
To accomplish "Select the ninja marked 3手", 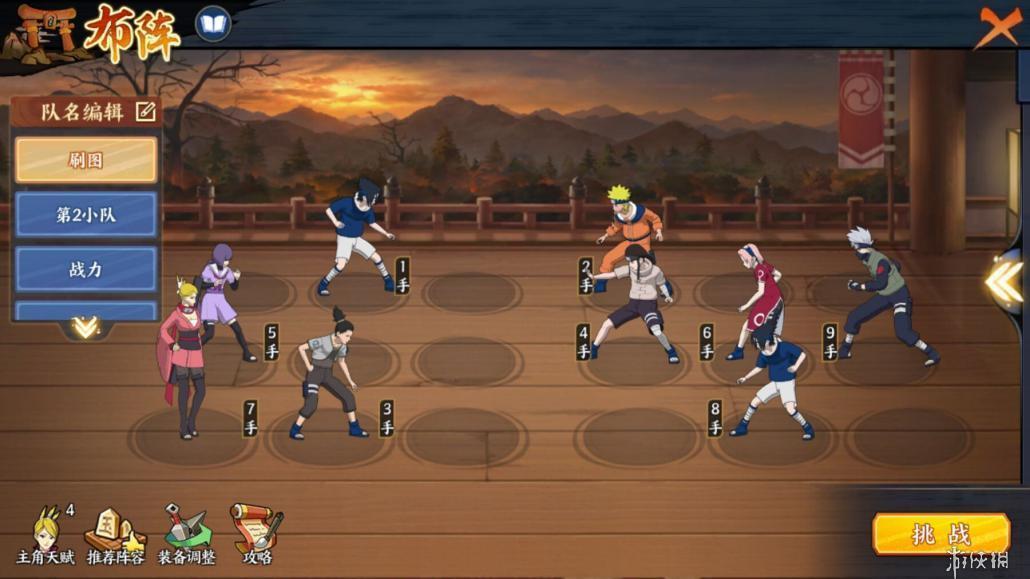I will coord(327,375).
